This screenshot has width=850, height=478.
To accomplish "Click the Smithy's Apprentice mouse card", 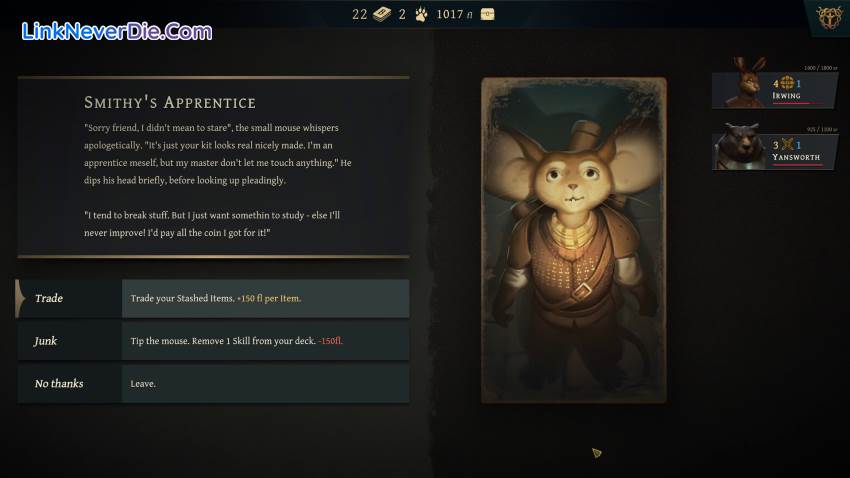I will (573, 240).
